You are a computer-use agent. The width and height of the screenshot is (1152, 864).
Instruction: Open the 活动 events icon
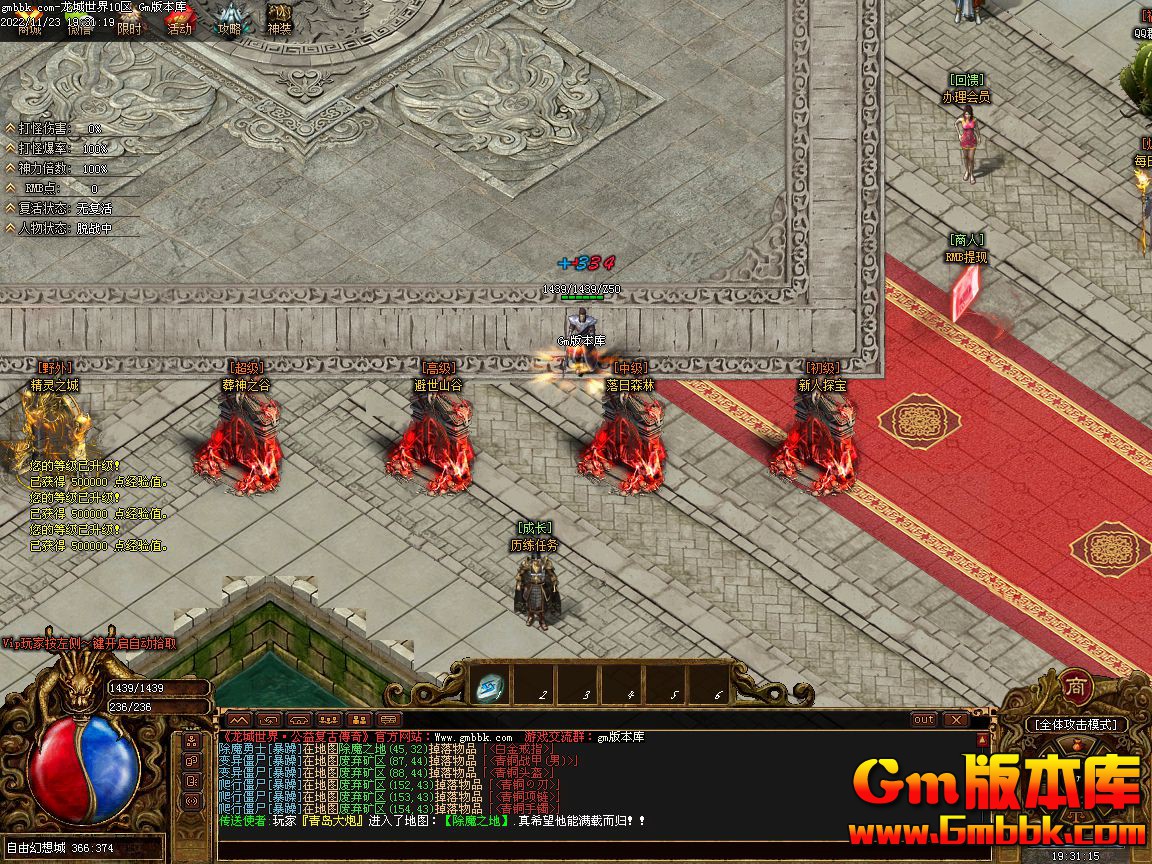pyautogui.click(x=179, y=22)
